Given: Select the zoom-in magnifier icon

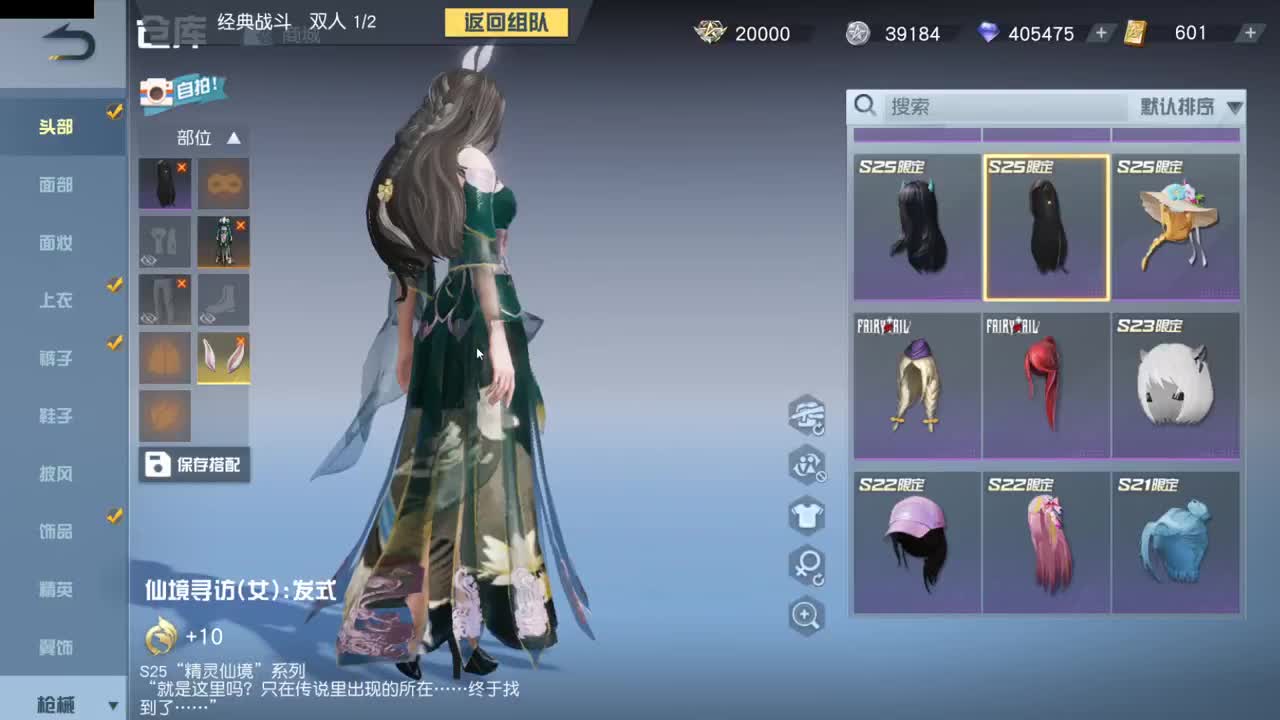Looking at the screenshot, I should [x=808, y=616].
